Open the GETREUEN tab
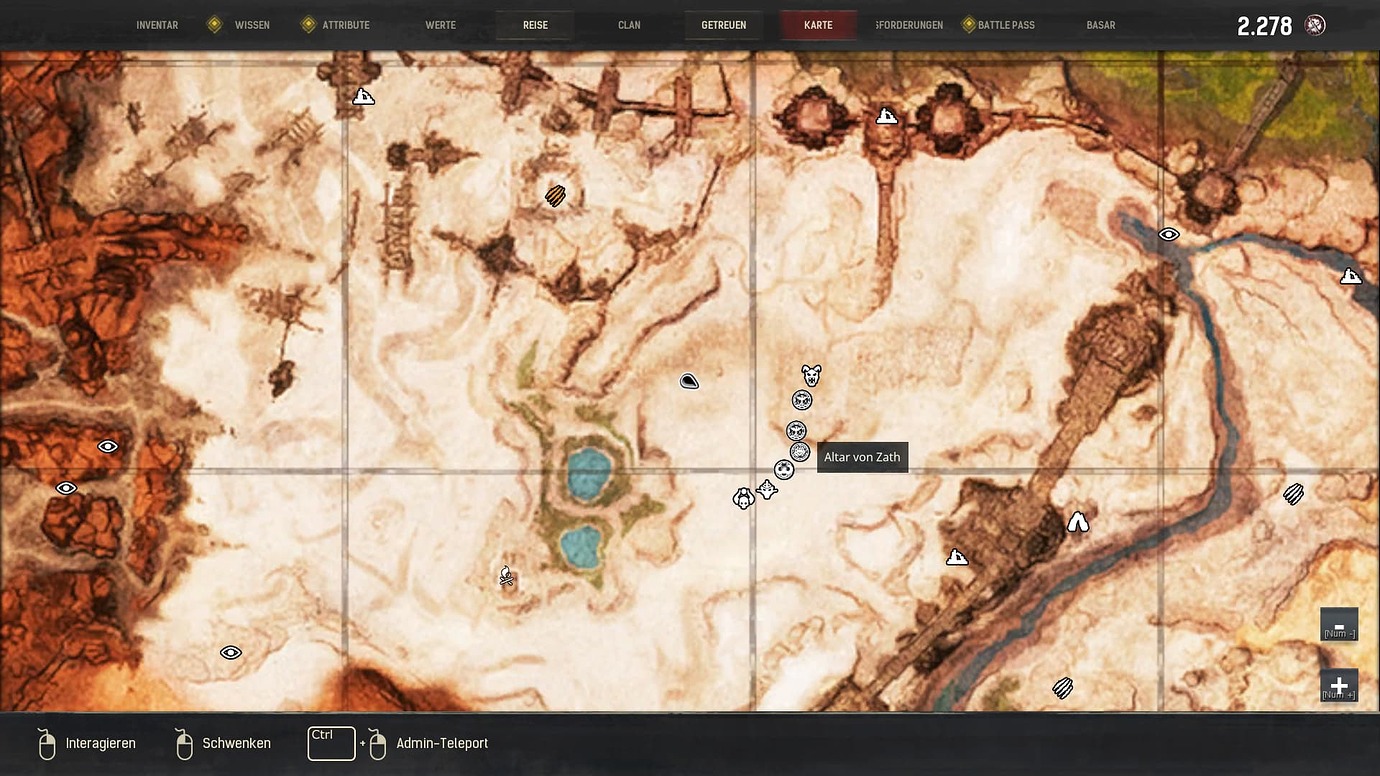The image size is (1380, 776). pos(723,24)
